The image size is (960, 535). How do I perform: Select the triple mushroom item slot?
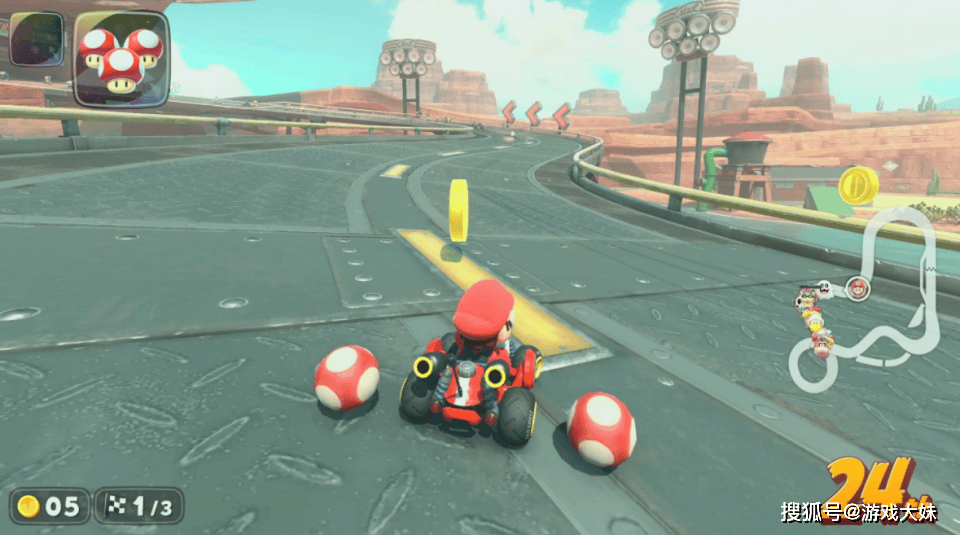(121, 57)
